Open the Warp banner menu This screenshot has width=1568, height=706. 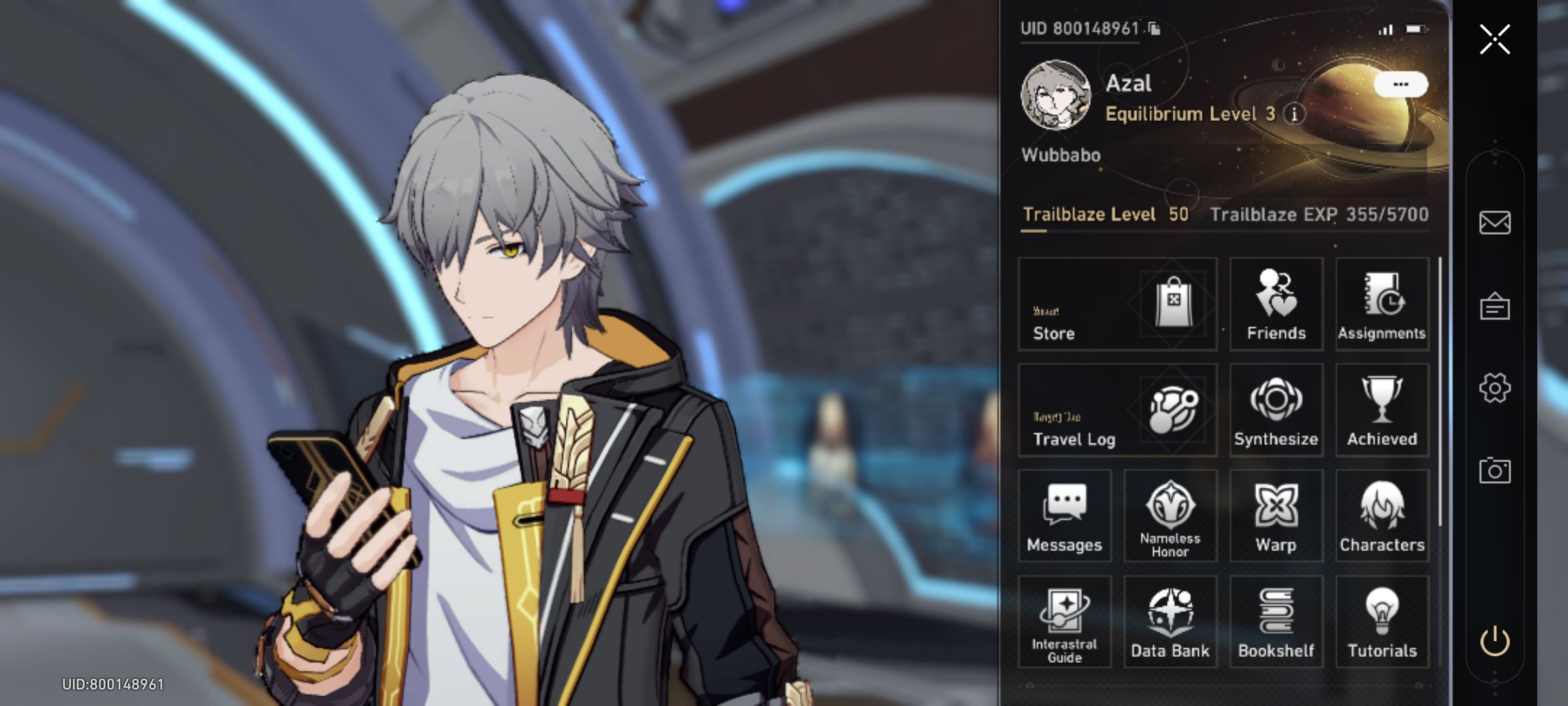point(1275,516)
